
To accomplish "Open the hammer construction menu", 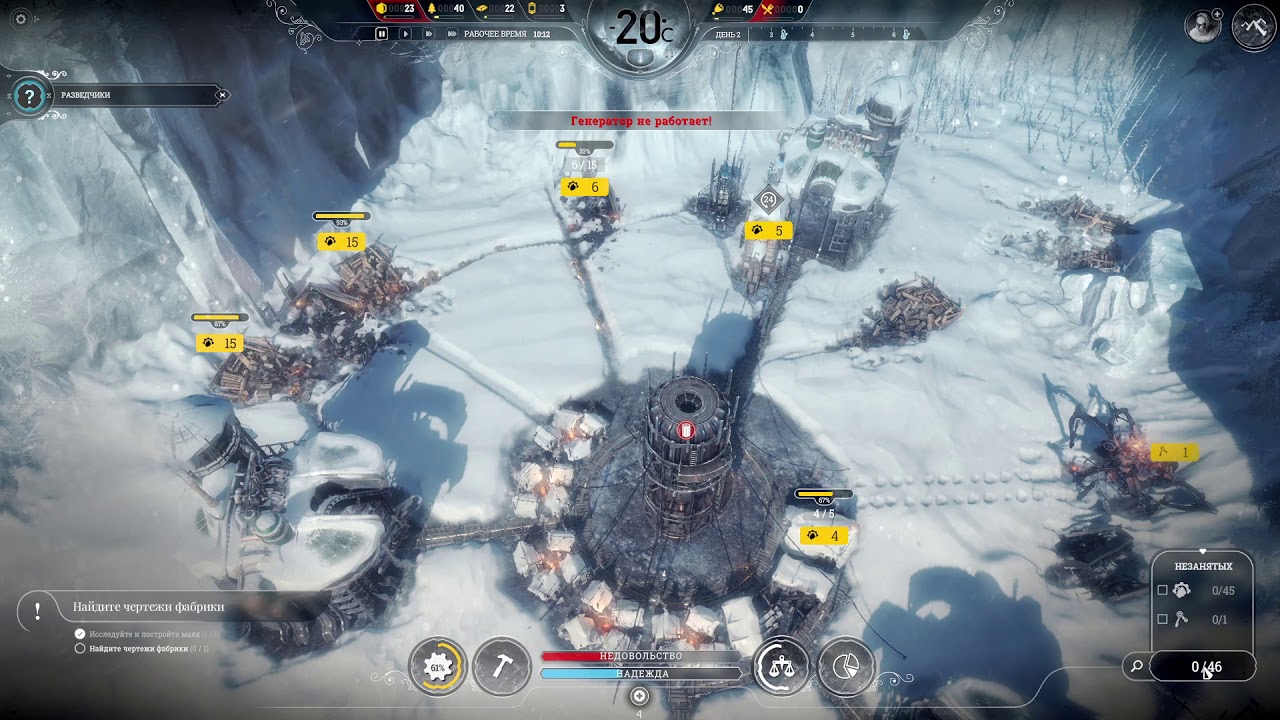I will pos(502,667).
